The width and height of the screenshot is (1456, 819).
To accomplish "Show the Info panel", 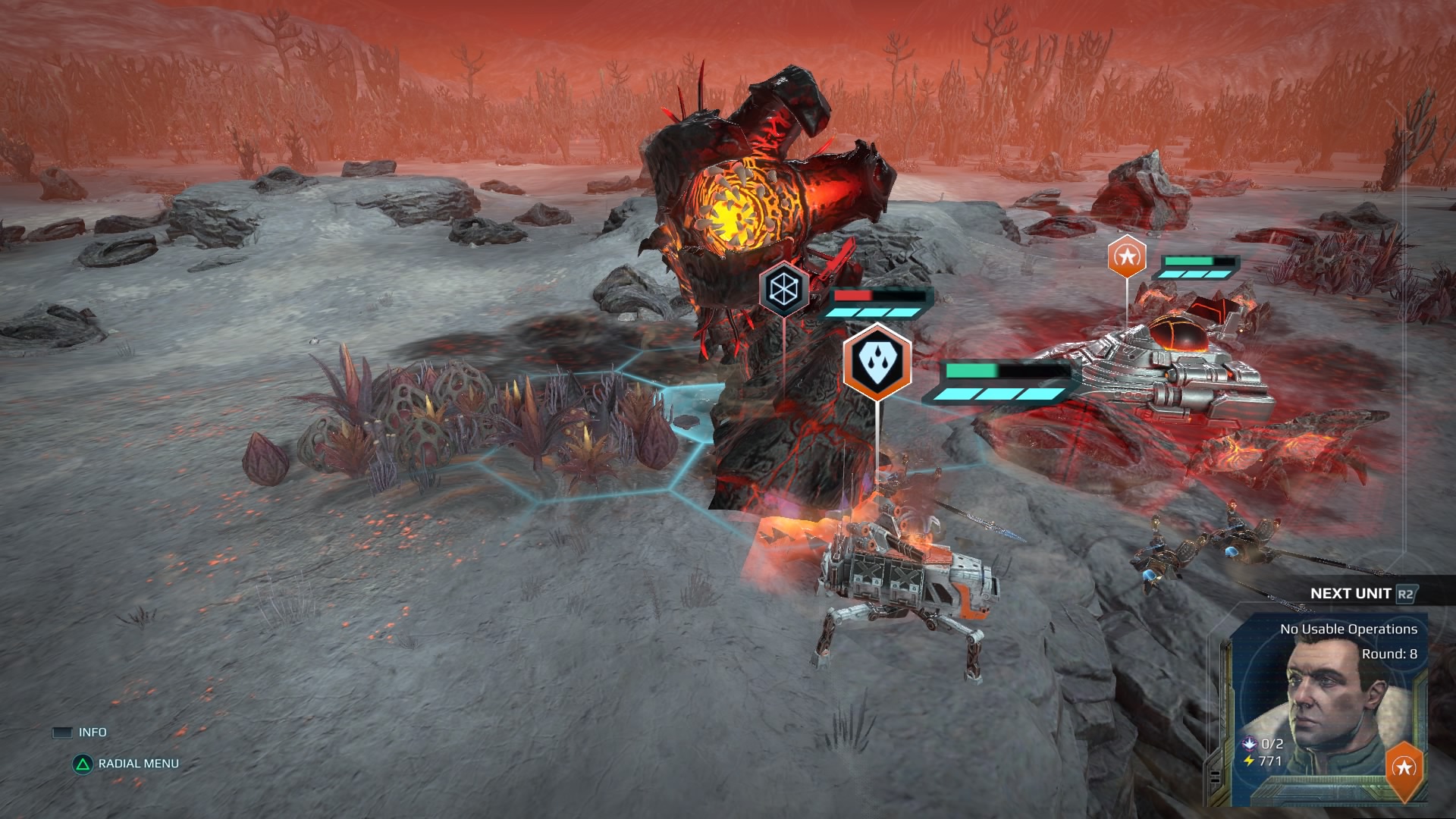I will [92, 732].
